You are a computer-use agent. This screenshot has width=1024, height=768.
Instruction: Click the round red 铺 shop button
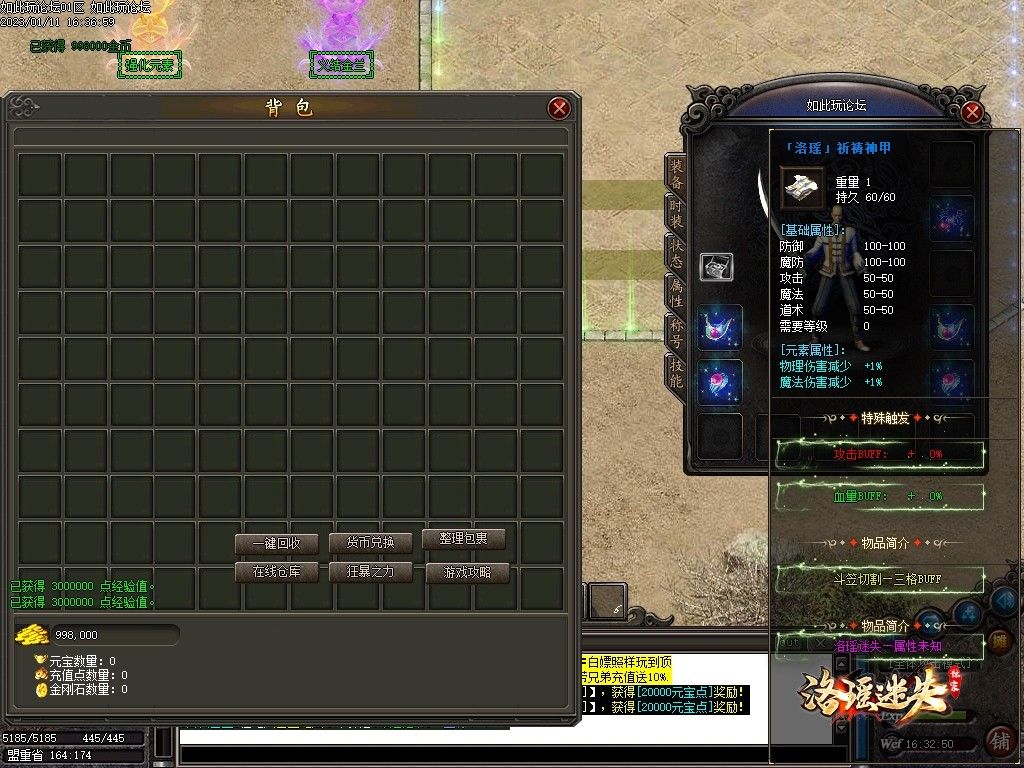[998, 740]
